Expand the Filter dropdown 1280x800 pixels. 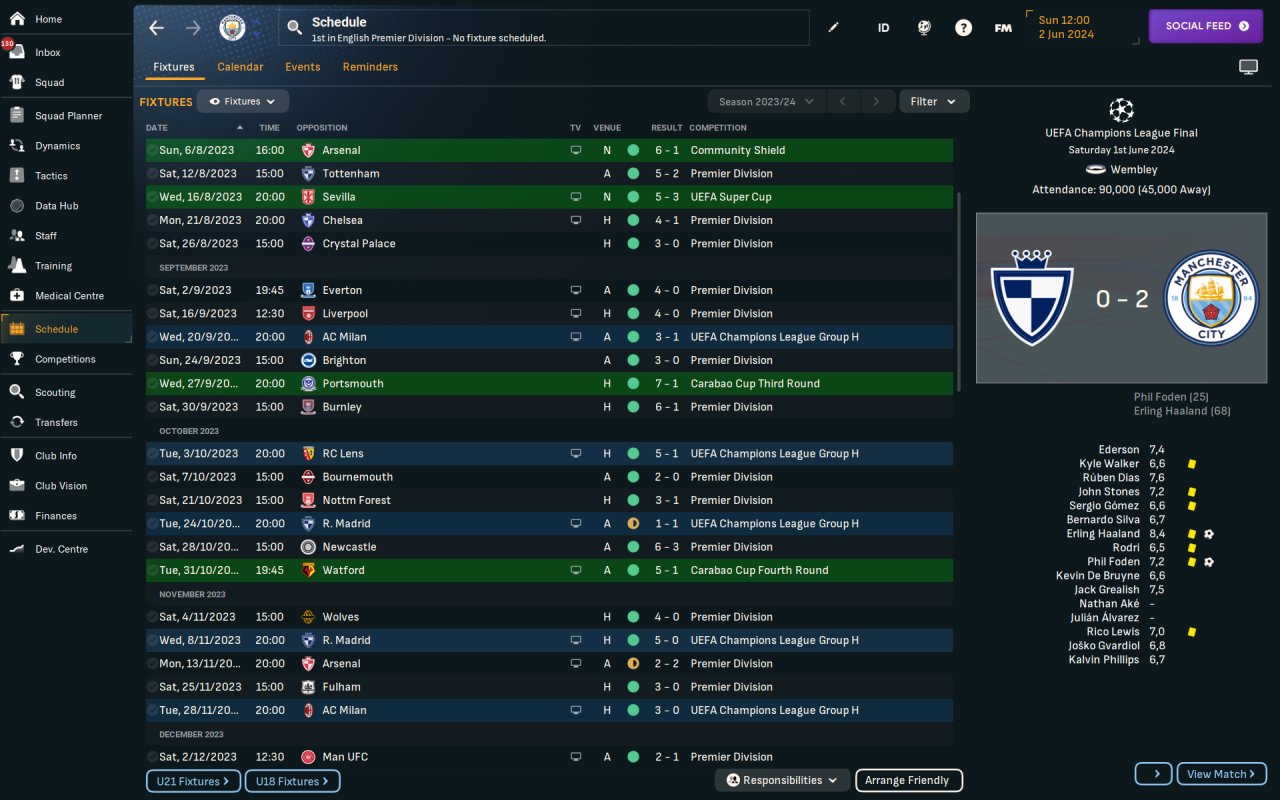pyautogui.click(x=933, y=101)
